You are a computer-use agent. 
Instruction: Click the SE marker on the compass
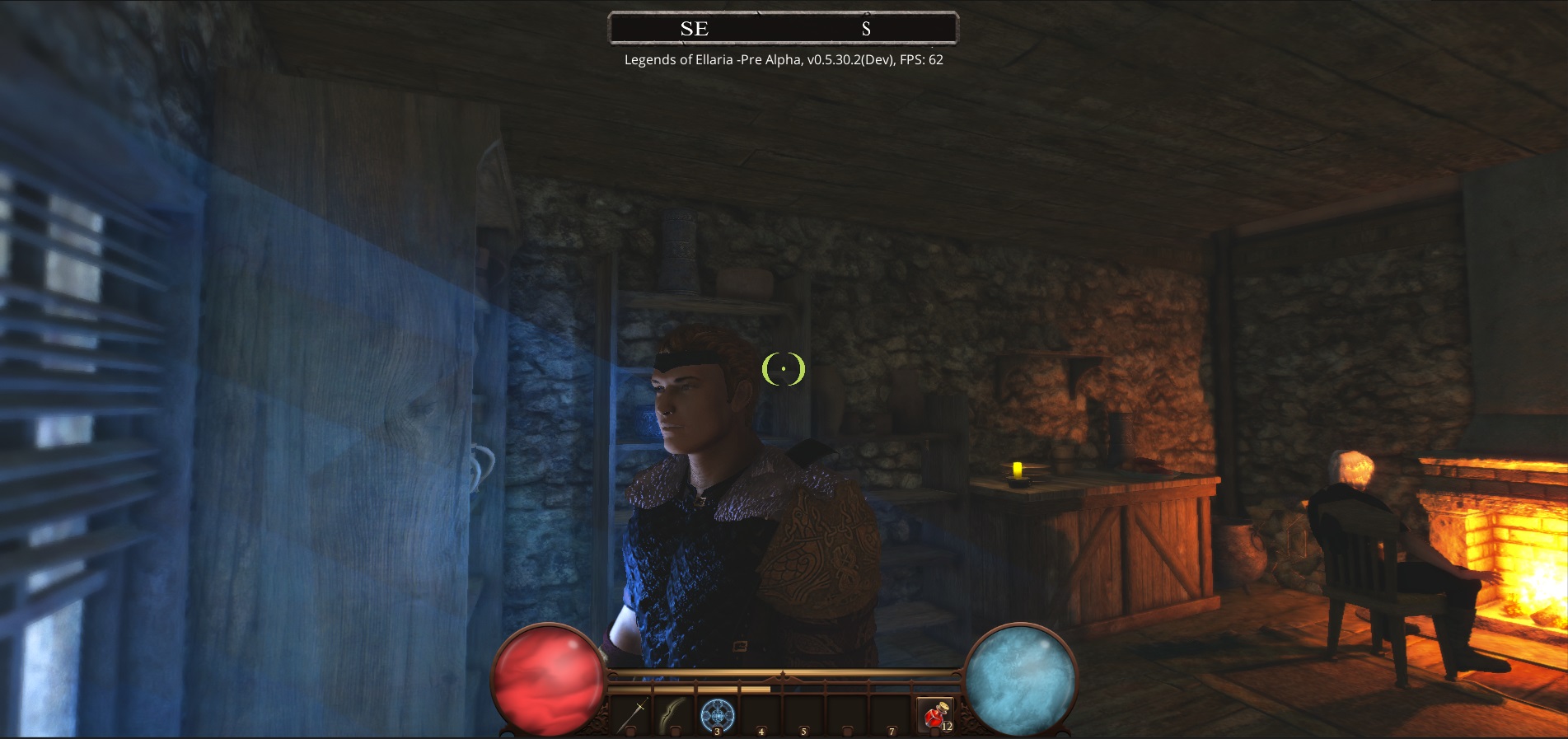point(693,28)
